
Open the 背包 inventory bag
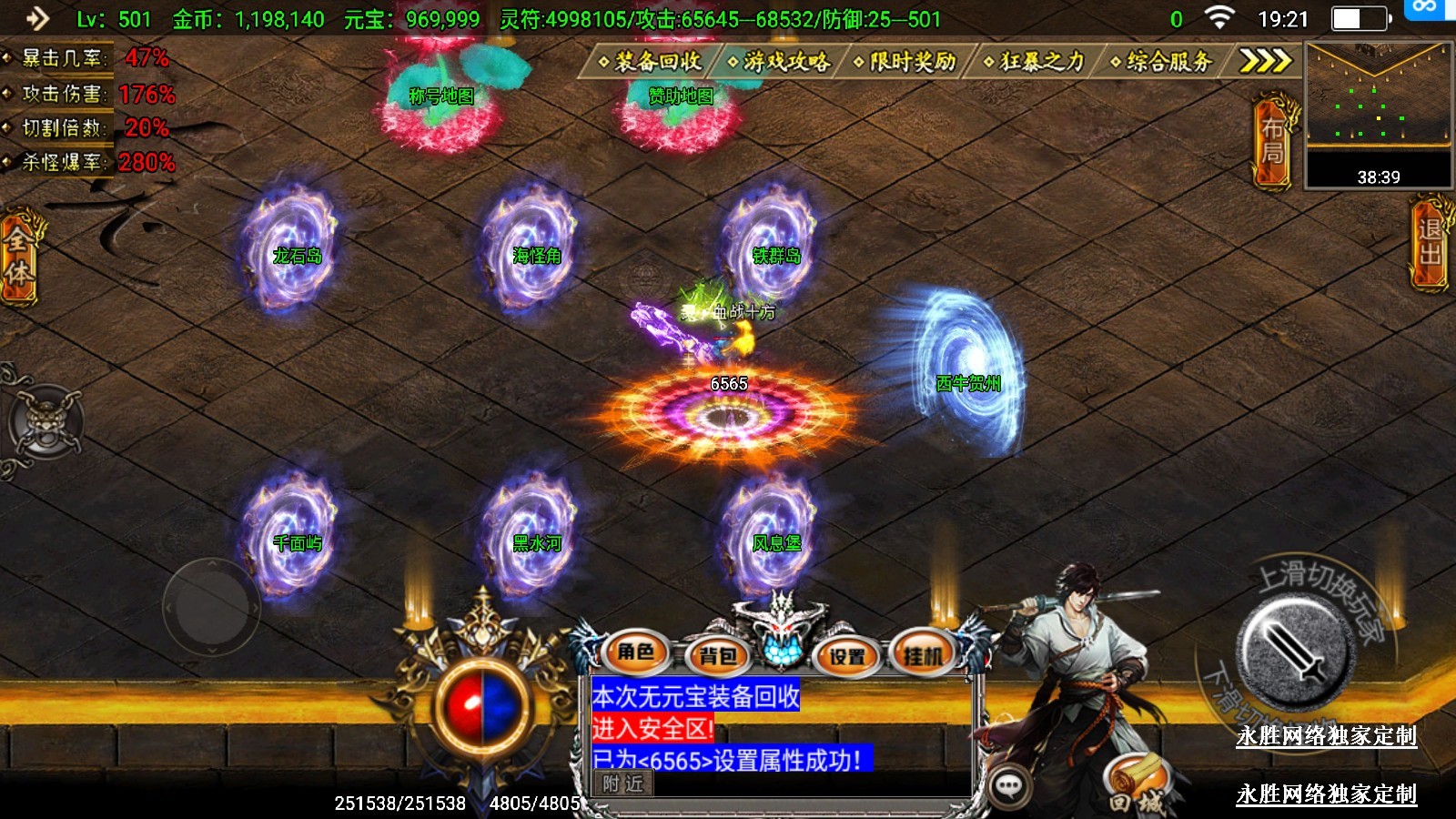(718, 655)
